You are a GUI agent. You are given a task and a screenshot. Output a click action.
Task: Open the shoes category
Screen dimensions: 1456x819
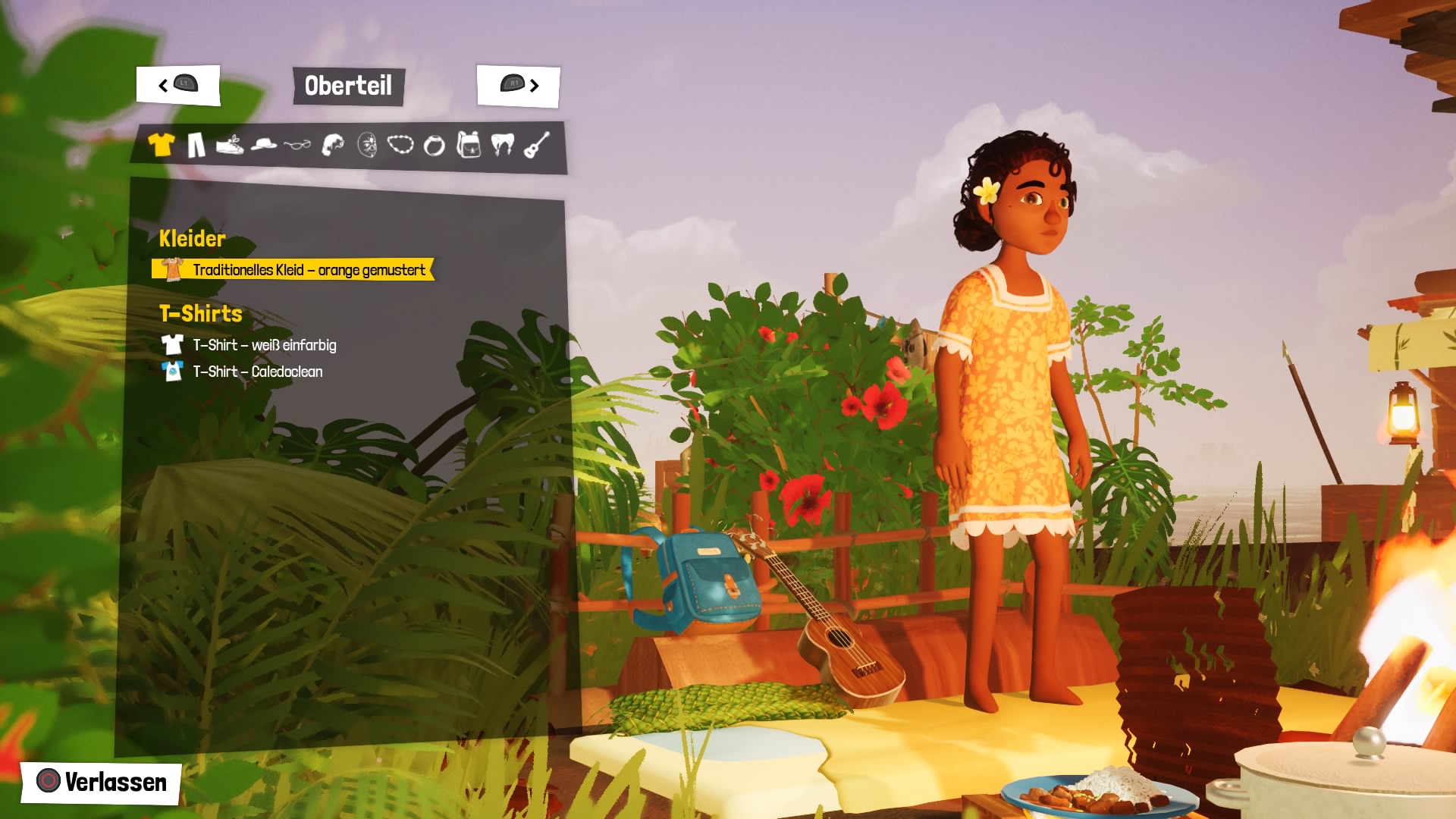tap(229, 144)
